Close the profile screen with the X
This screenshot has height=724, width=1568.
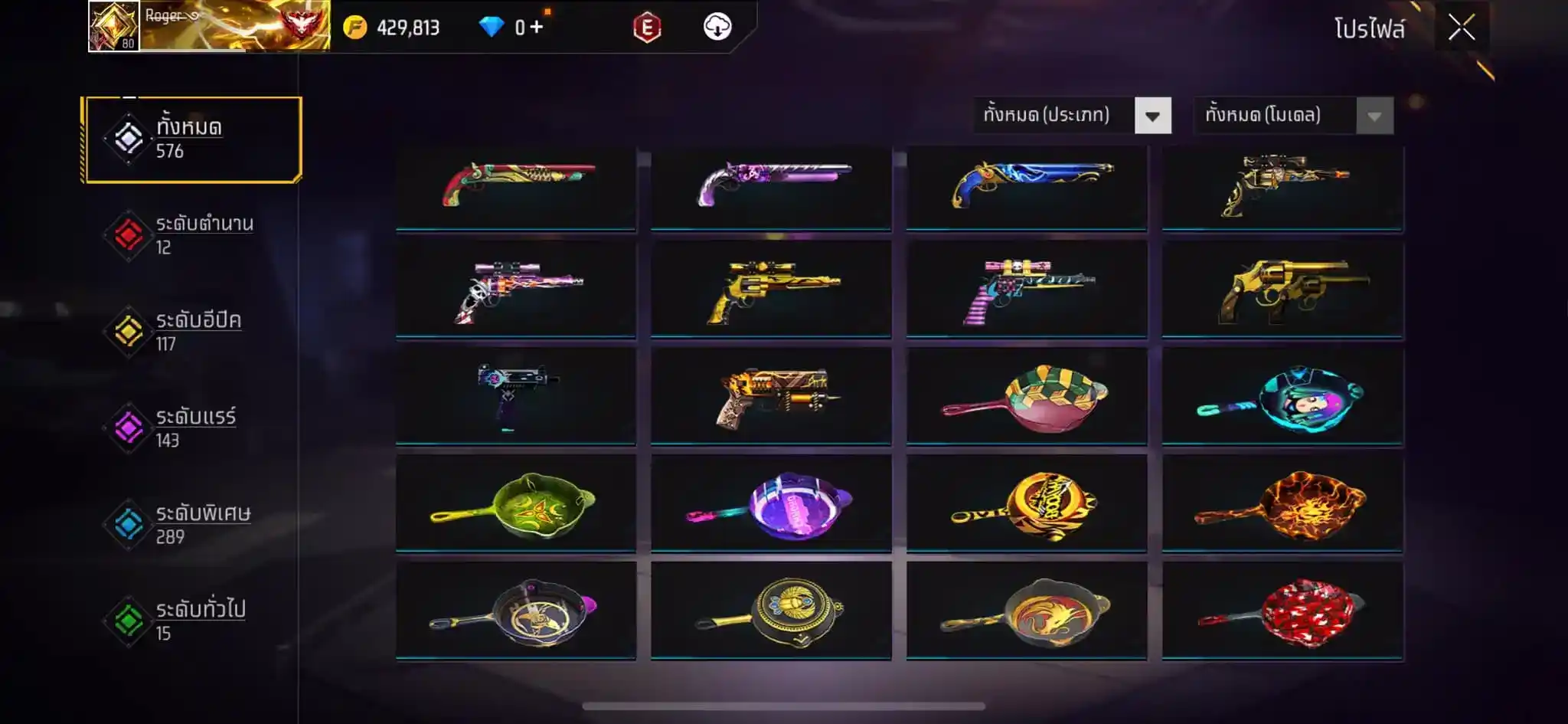click(x=1461, y=28)
